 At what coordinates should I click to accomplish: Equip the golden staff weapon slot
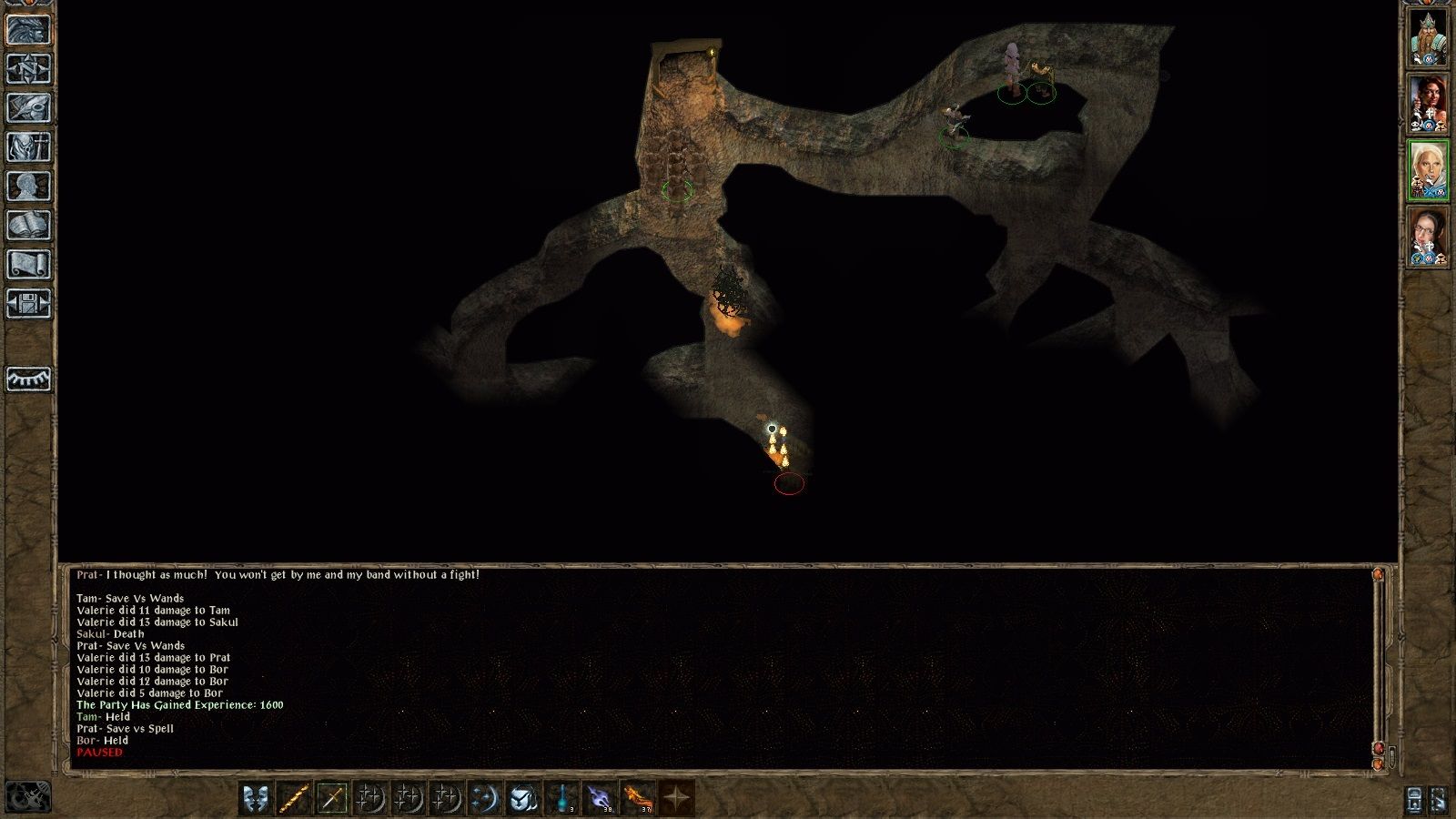point(294,798)
